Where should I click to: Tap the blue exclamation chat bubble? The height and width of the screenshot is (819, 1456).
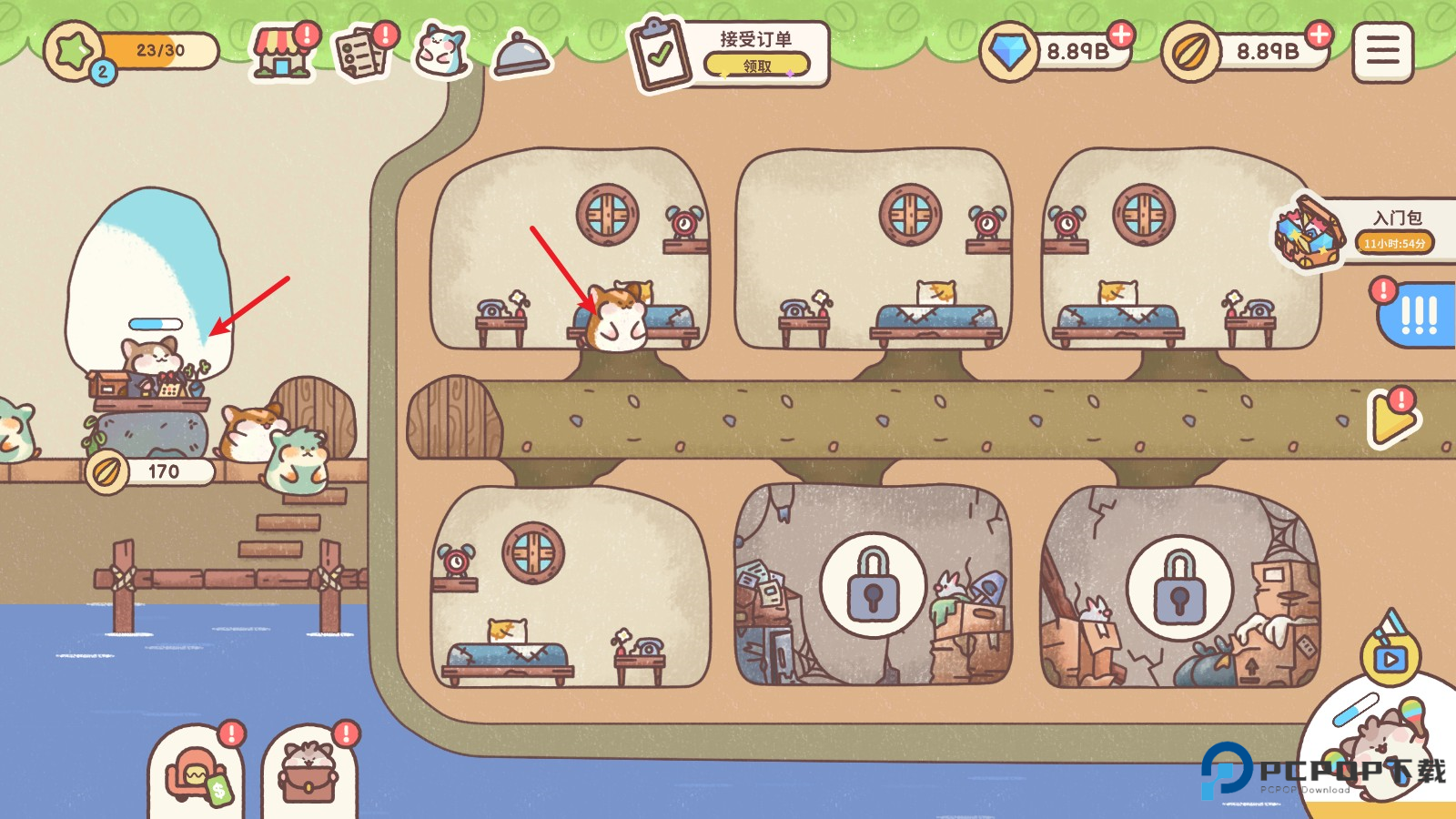pos(1418,315)
